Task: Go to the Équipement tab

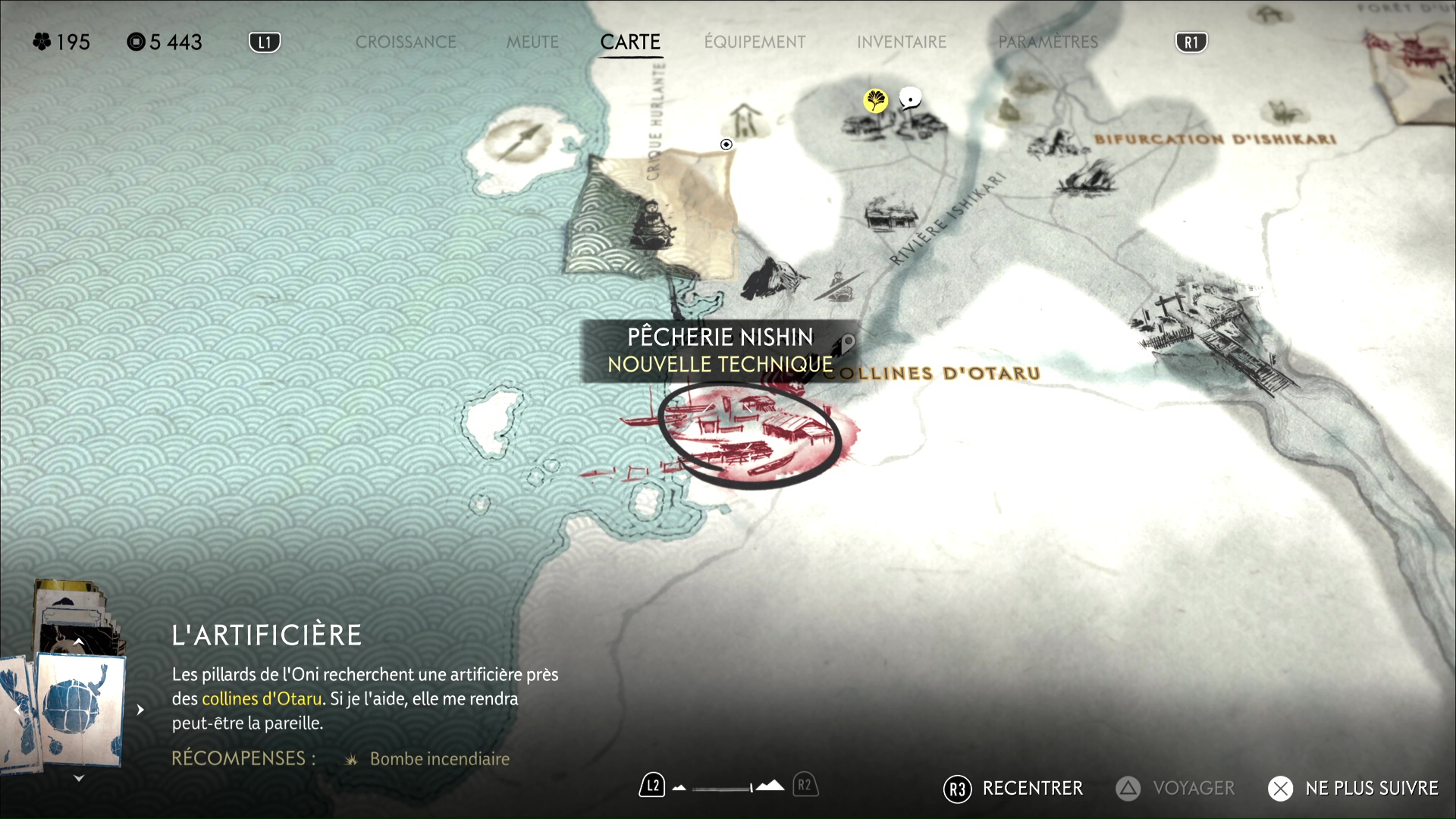Action: tap(755, 42)
